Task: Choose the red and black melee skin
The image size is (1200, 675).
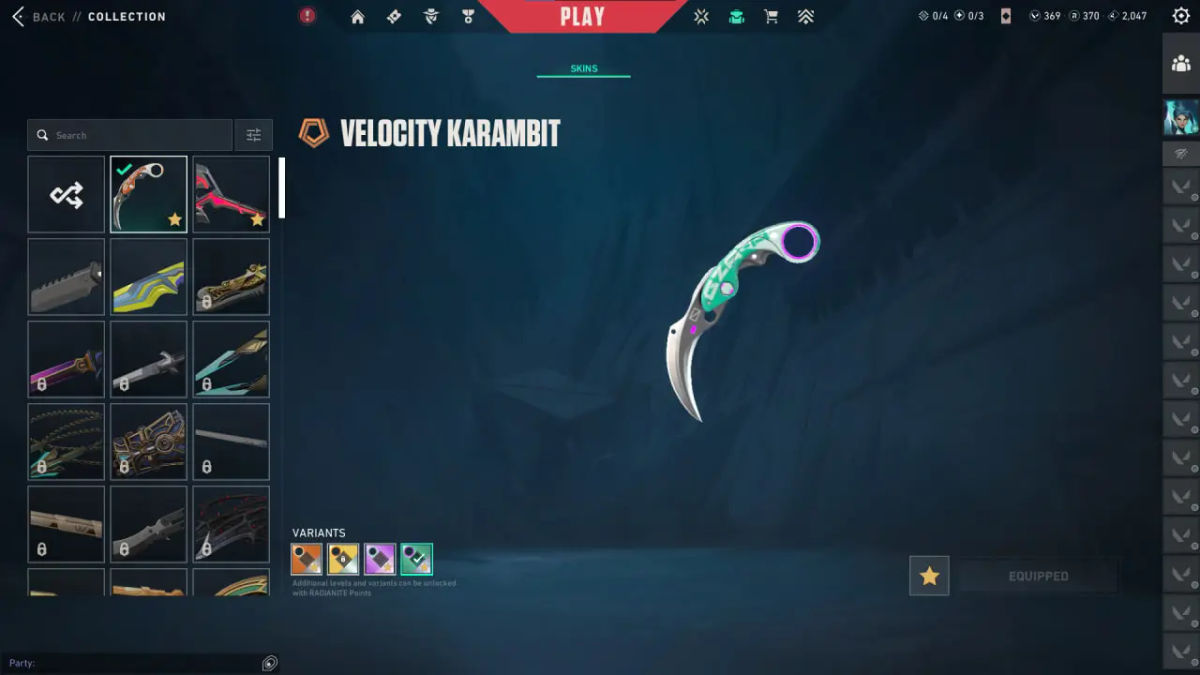Action: point(231,194)
